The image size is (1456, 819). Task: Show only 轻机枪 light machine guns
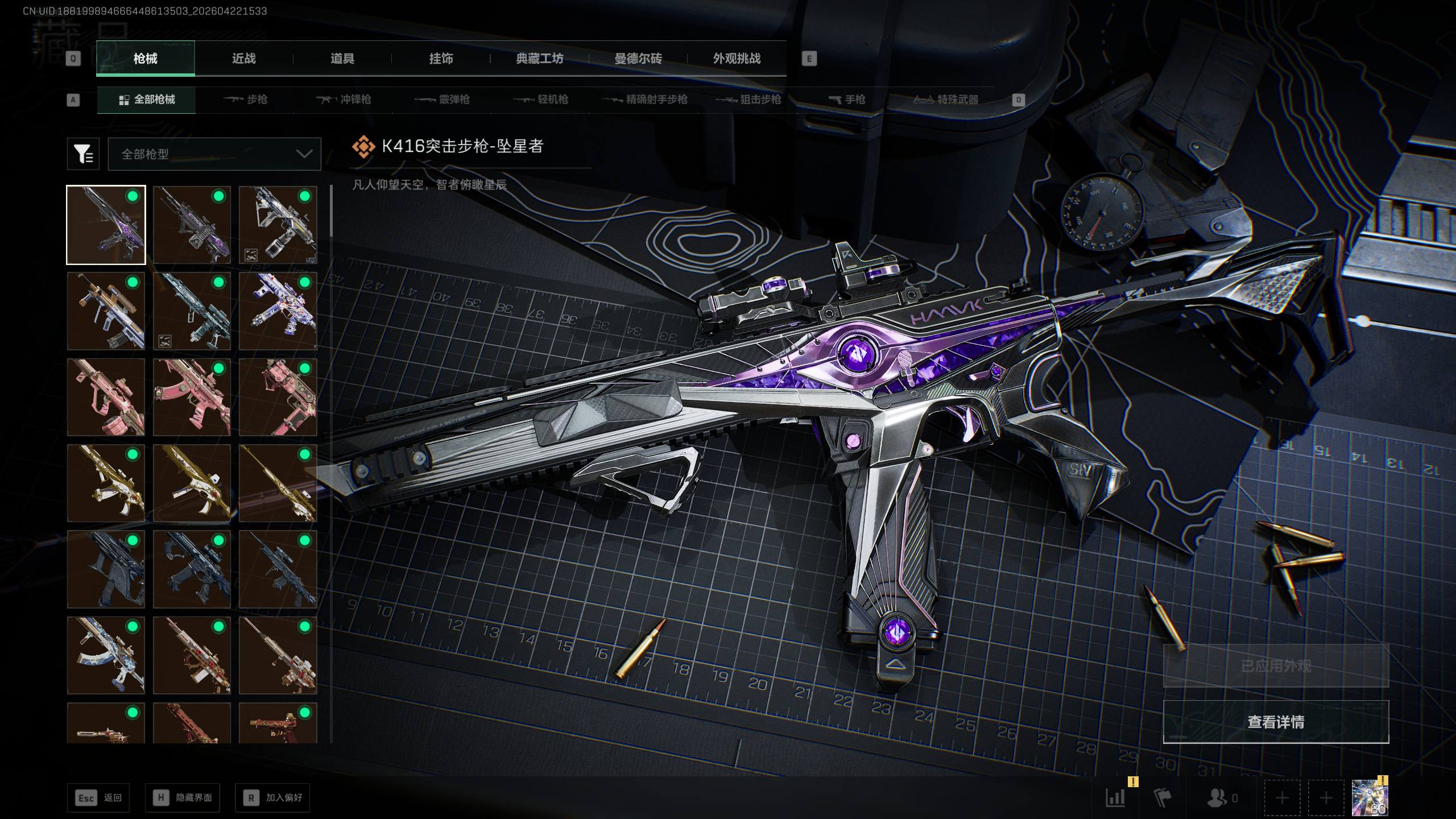tap(541, 100)
